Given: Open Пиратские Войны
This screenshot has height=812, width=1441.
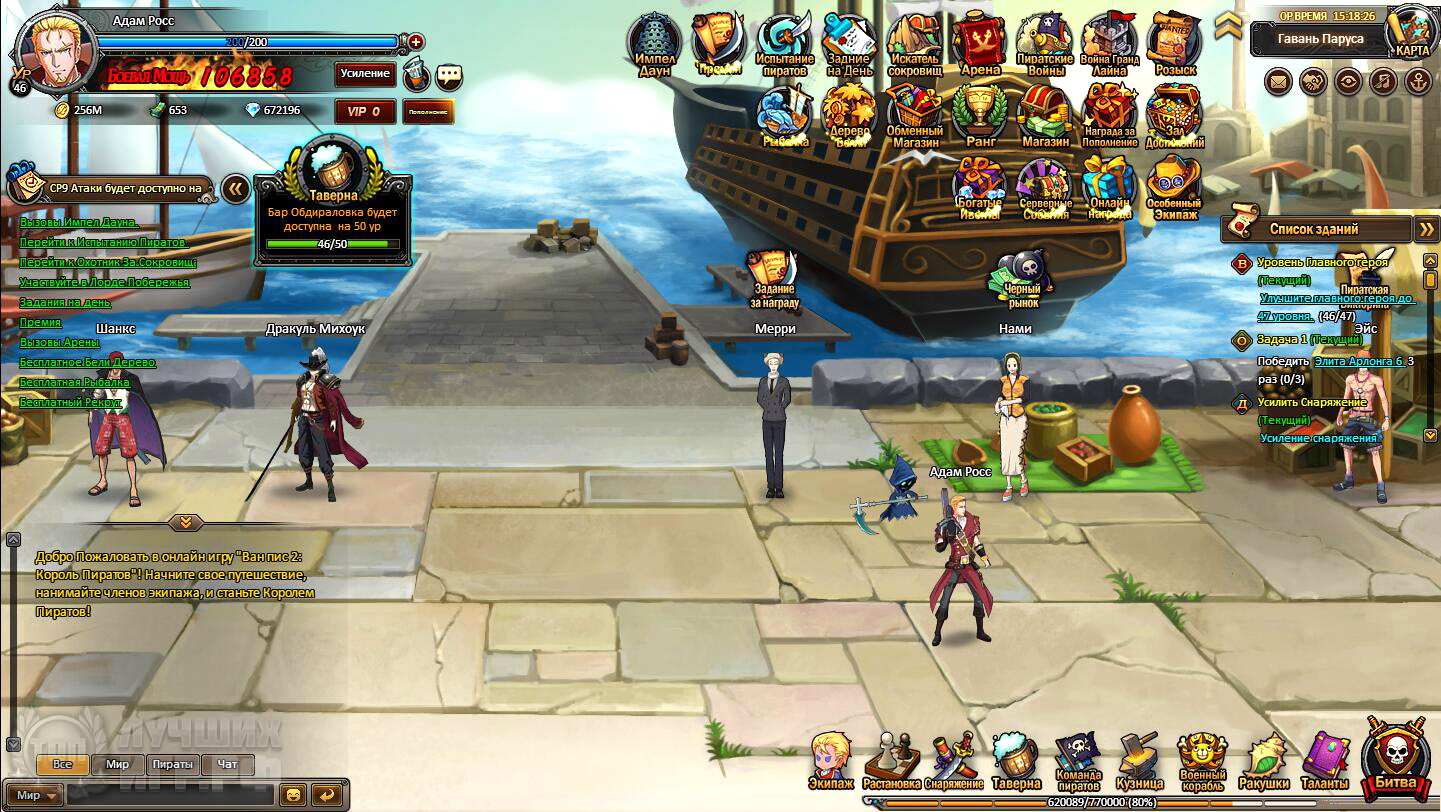Looking at the screenshot, I should coord(1044,44).
